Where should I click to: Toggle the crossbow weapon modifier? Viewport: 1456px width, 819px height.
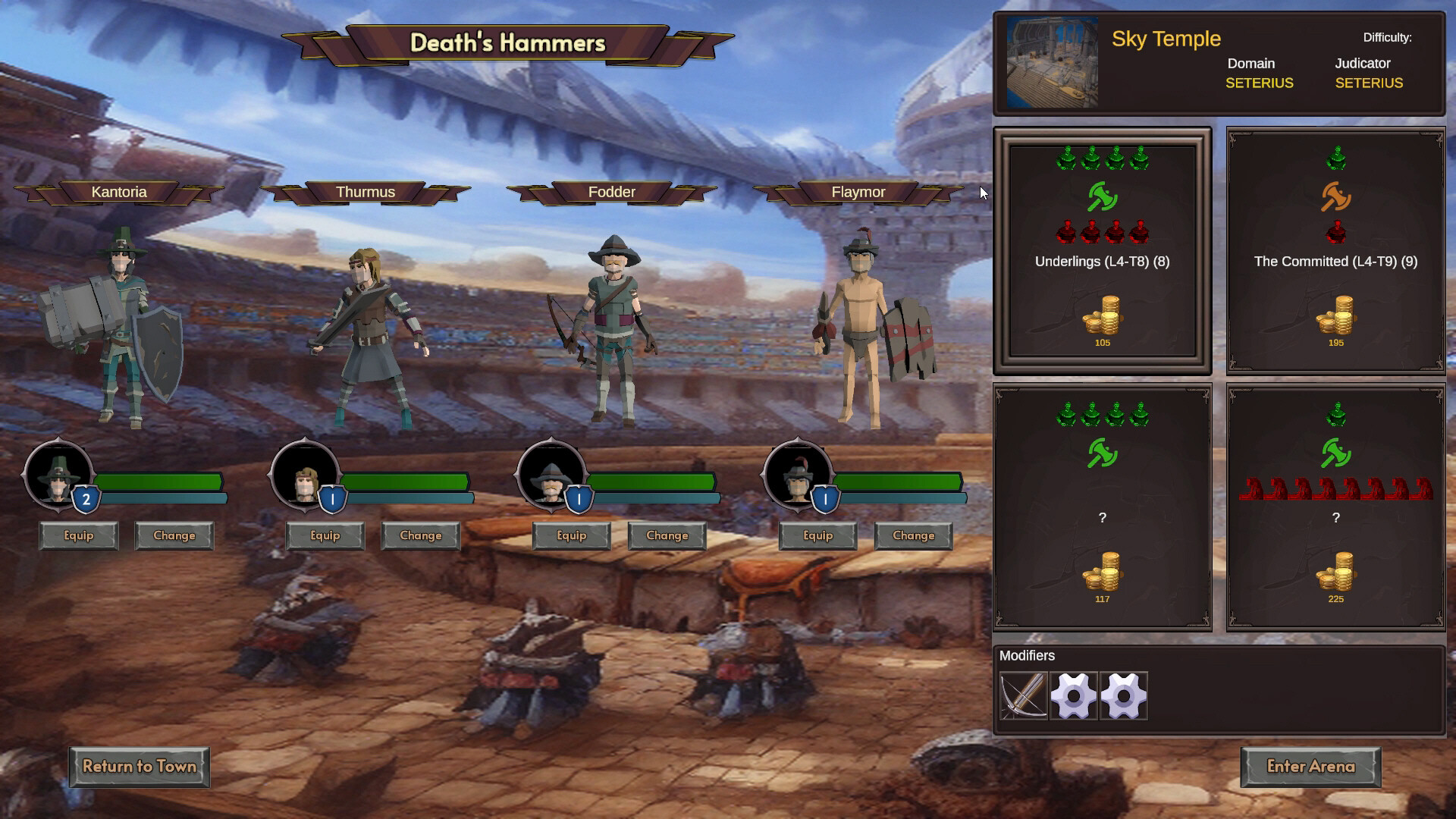point(1023,695)
